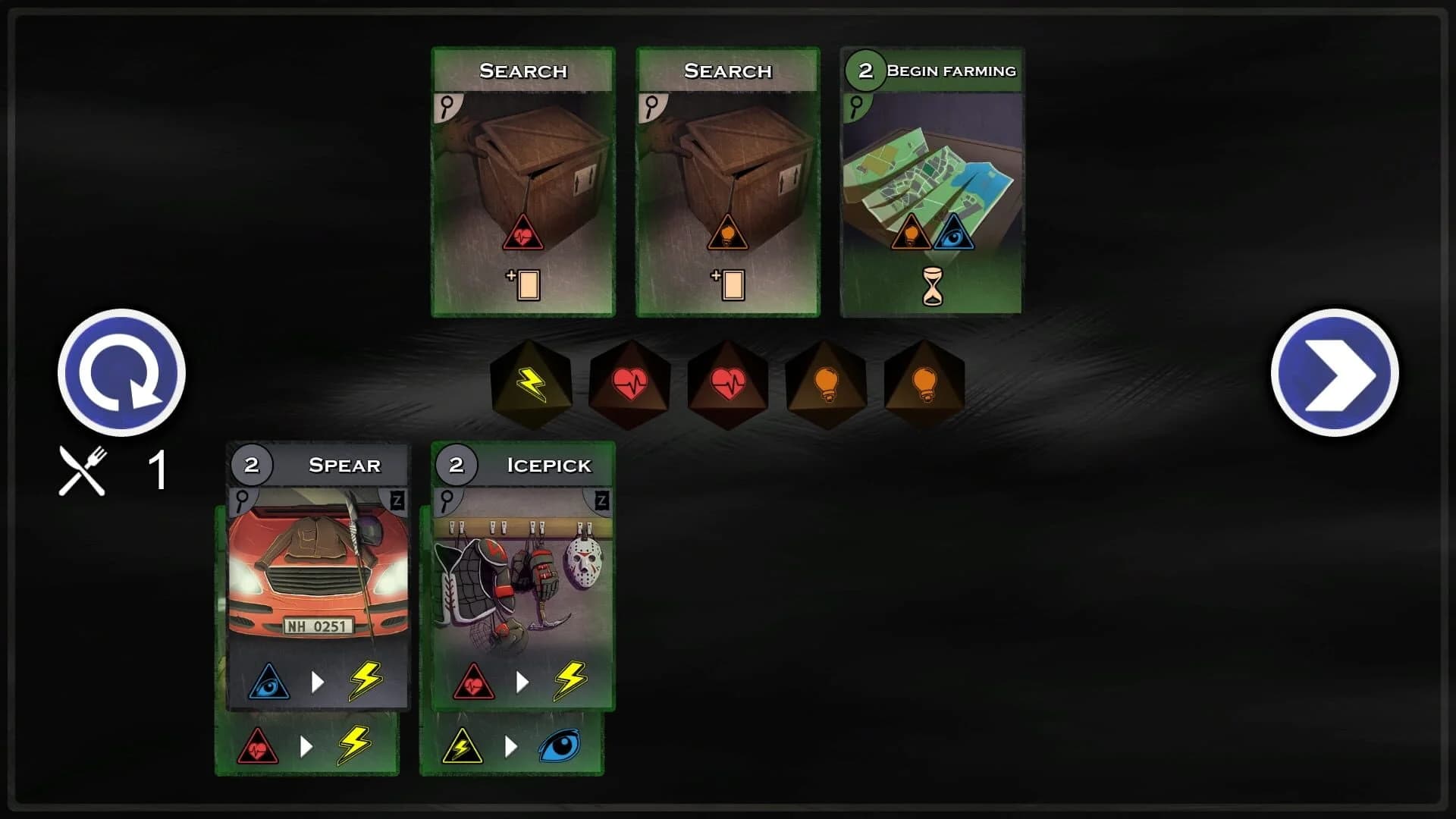
Task: Click the white arrow between eye and lightning on Spear
Action: [x=317, y=680]
